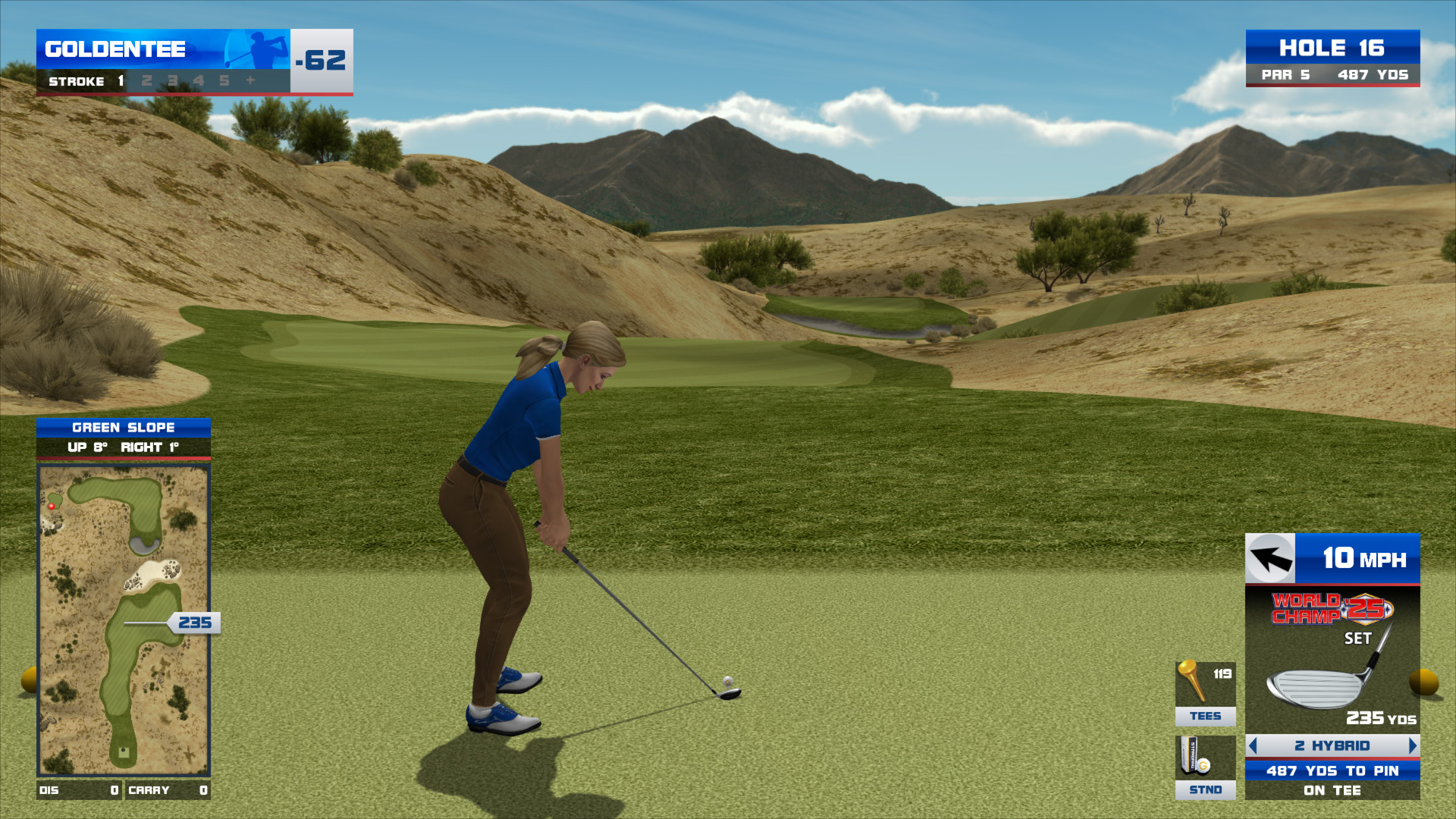Select the previous club with left arrow
The height and width of the screenshot is (819, 1456).
click(x=1254, y=746)
